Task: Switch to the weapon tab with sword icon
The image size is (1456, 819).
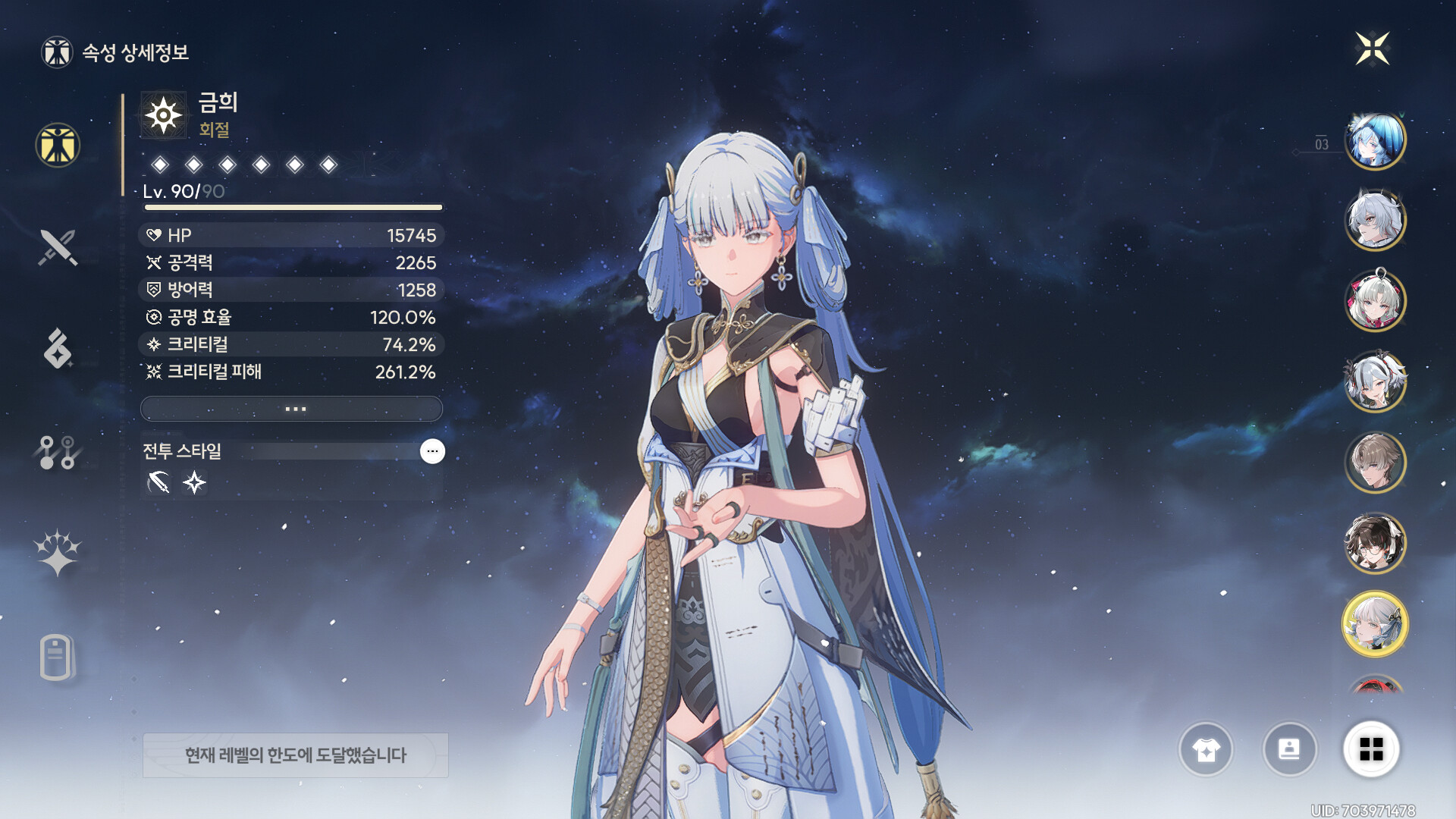Action: [58, 247]
